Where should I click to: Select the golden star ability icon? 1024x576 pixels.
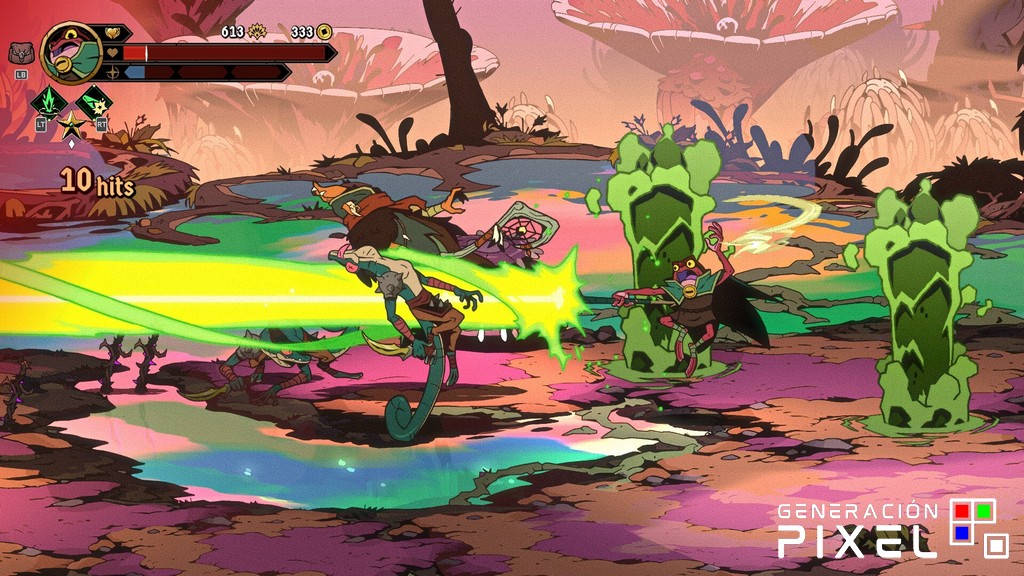click(x=71, y=126)
